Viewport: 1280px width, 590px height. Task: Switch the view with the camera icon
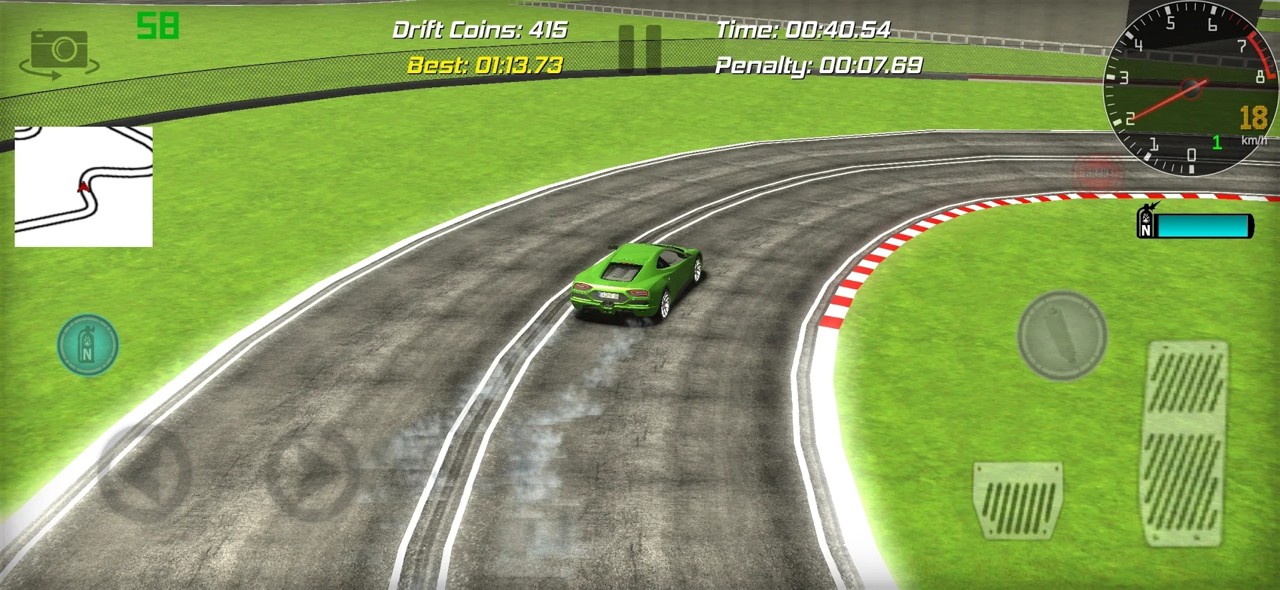[x=58, y=52]
